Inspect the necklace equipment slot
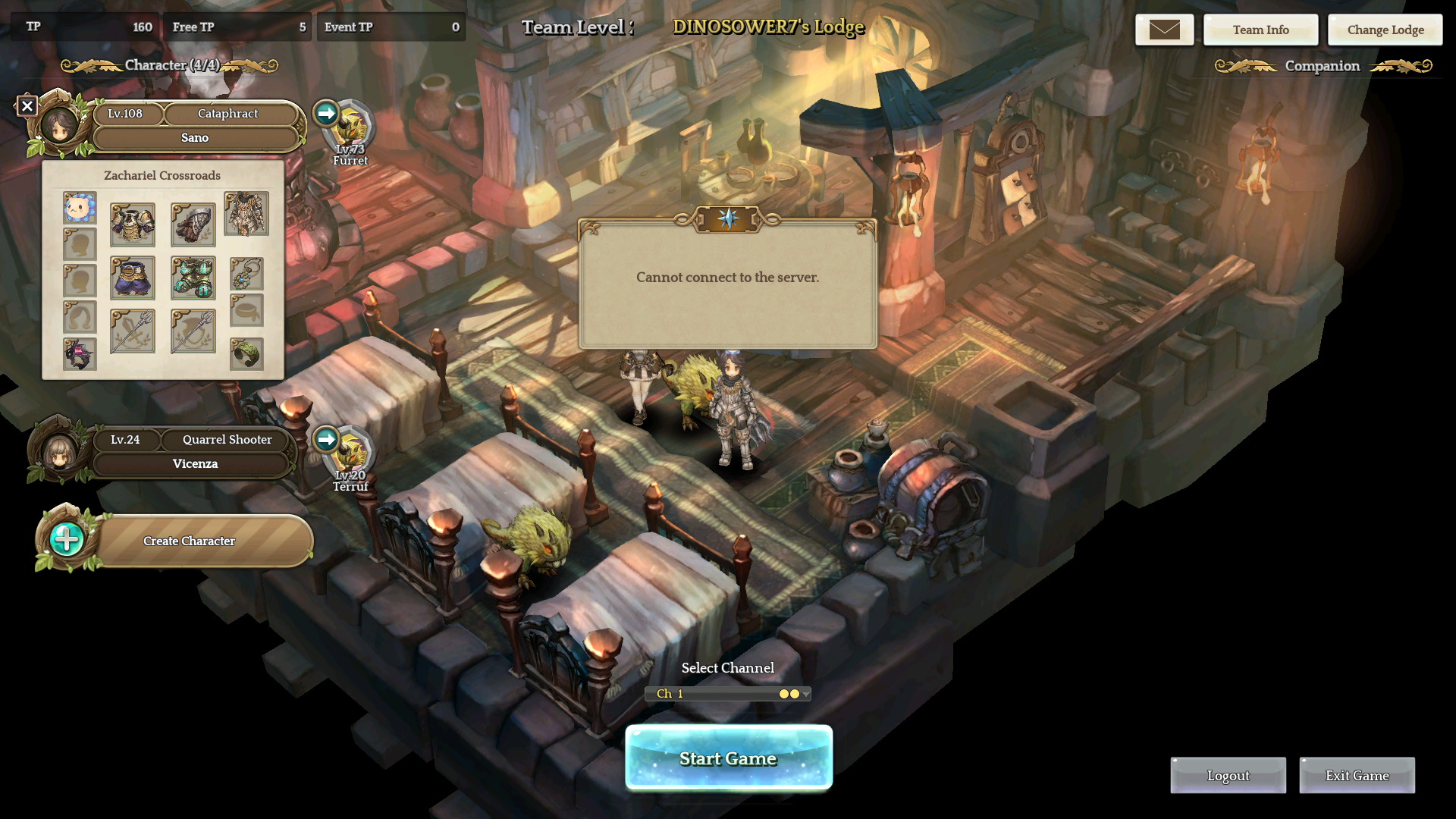 246,274
